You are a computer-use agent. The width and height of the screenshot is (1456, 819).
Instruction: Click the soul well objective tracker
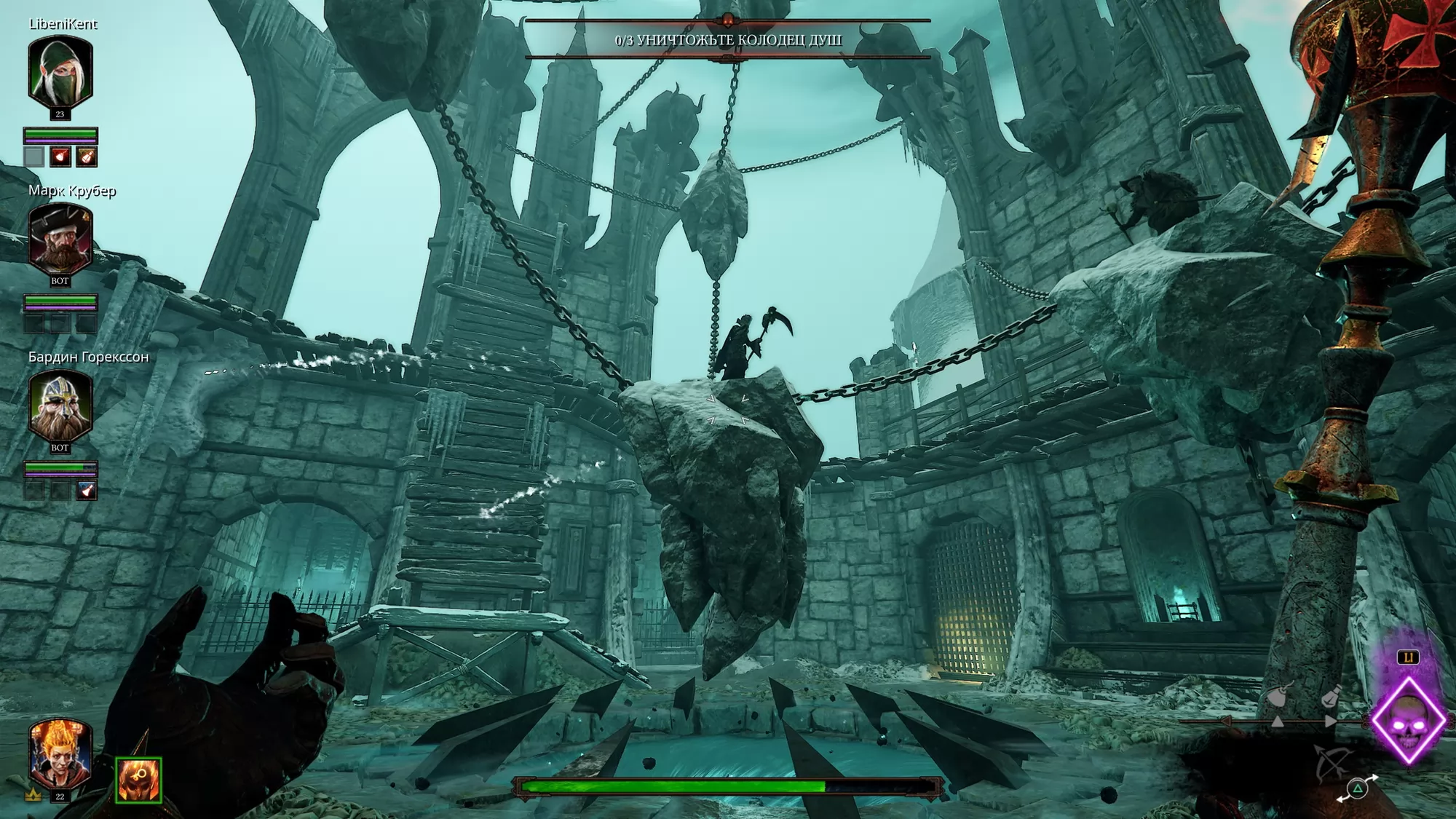pyautogui.click(x=728, y=40)
